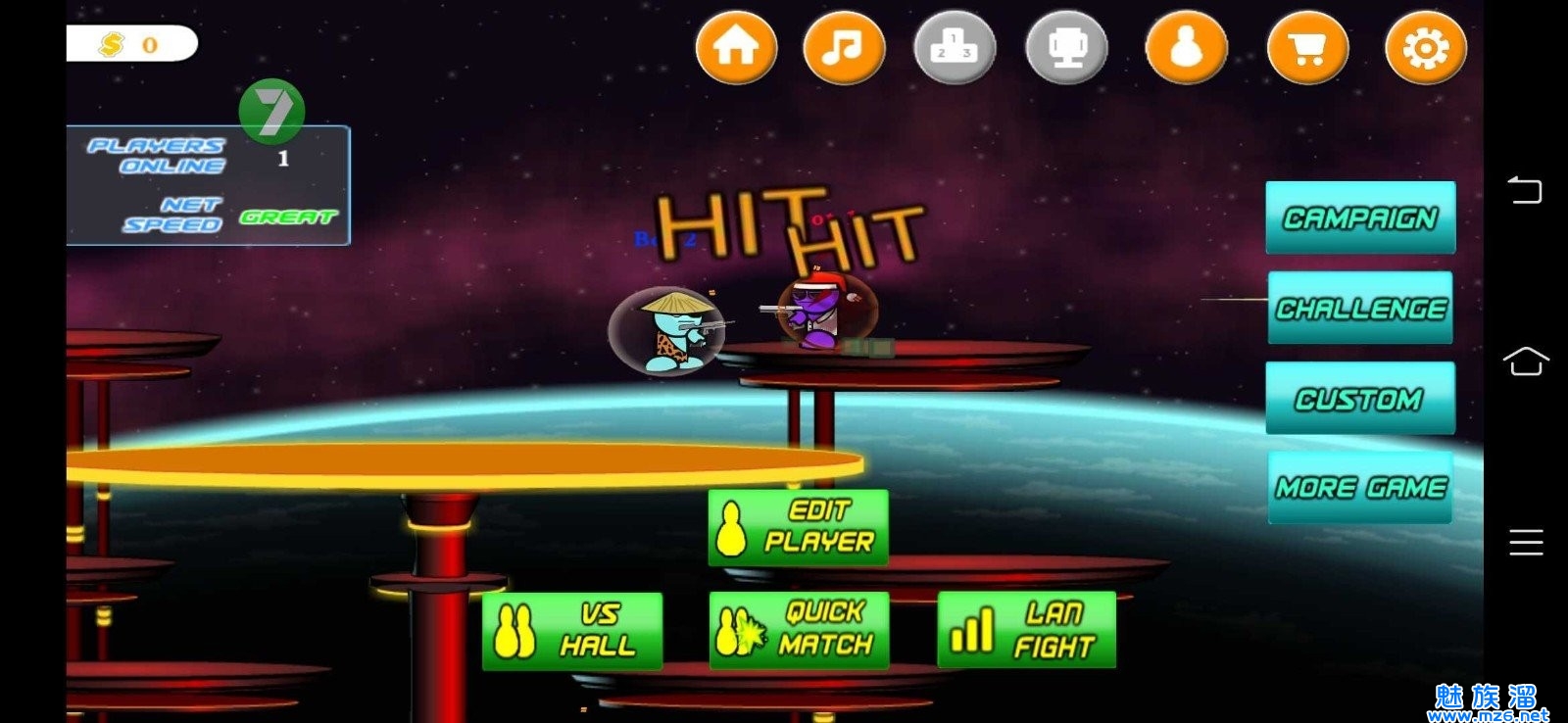
Task: Click the gray trophy screen icon
Action: pos(1066,47)
